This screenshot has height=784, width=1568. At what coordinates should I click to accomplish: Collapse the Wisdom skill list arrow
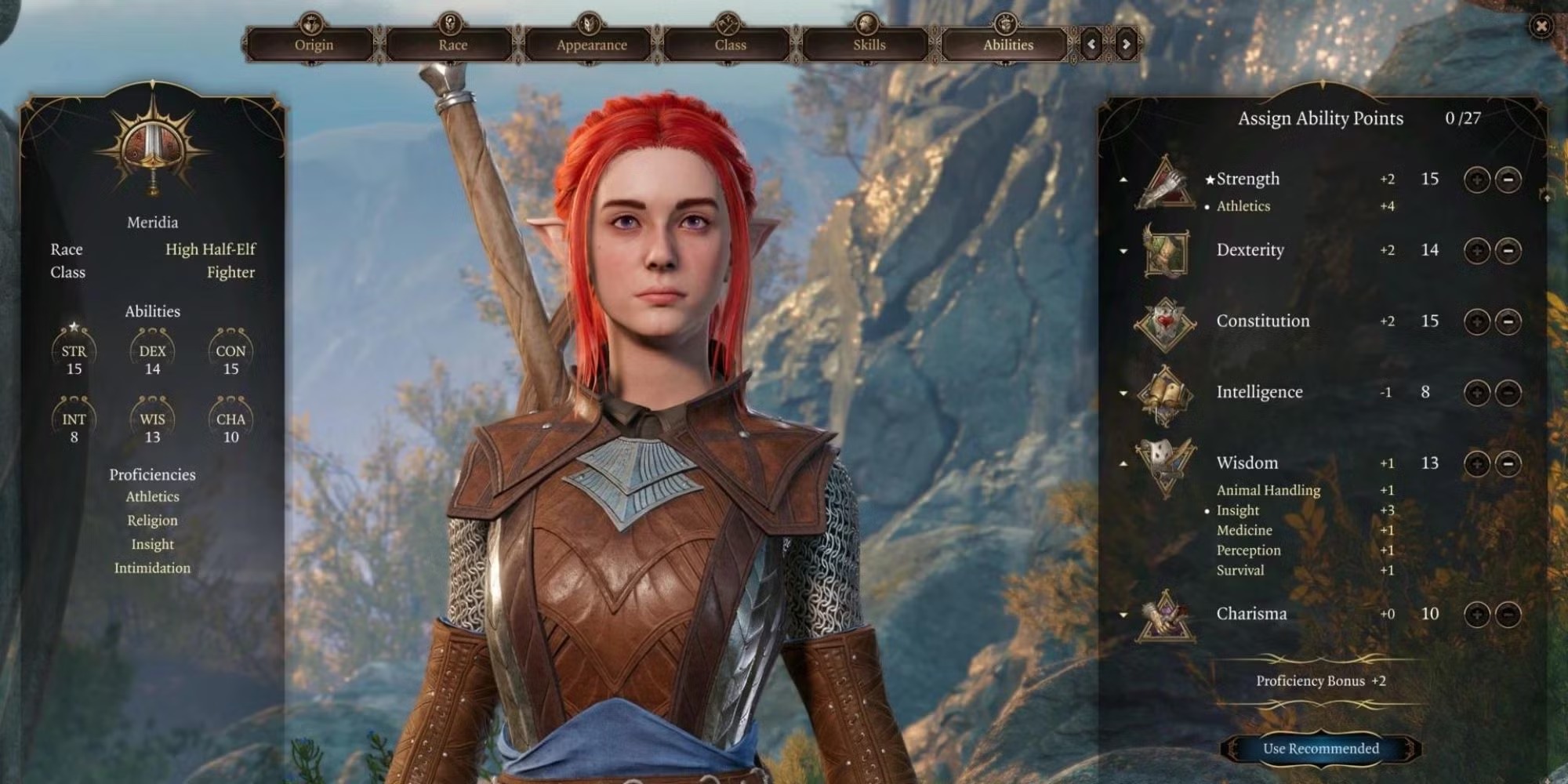[x=1123, y=463]
